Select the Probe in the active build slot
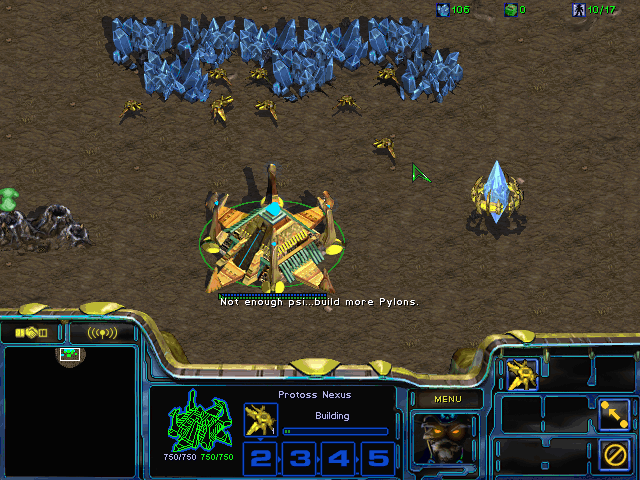640x480 pixels. tap(260, 419)
